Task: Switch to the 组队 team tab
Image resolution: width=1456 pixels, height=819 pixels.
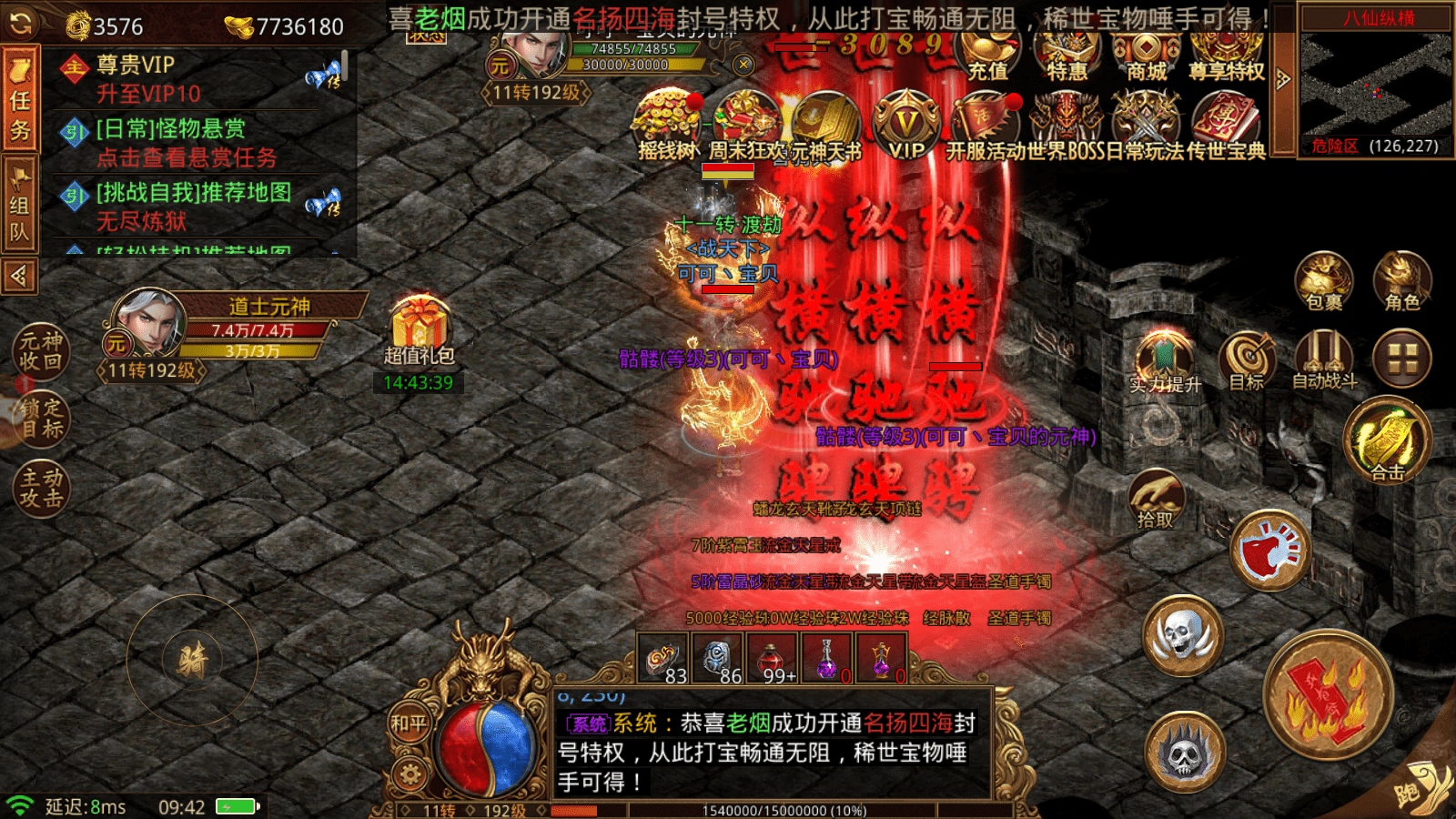Action: click(20, 206)
